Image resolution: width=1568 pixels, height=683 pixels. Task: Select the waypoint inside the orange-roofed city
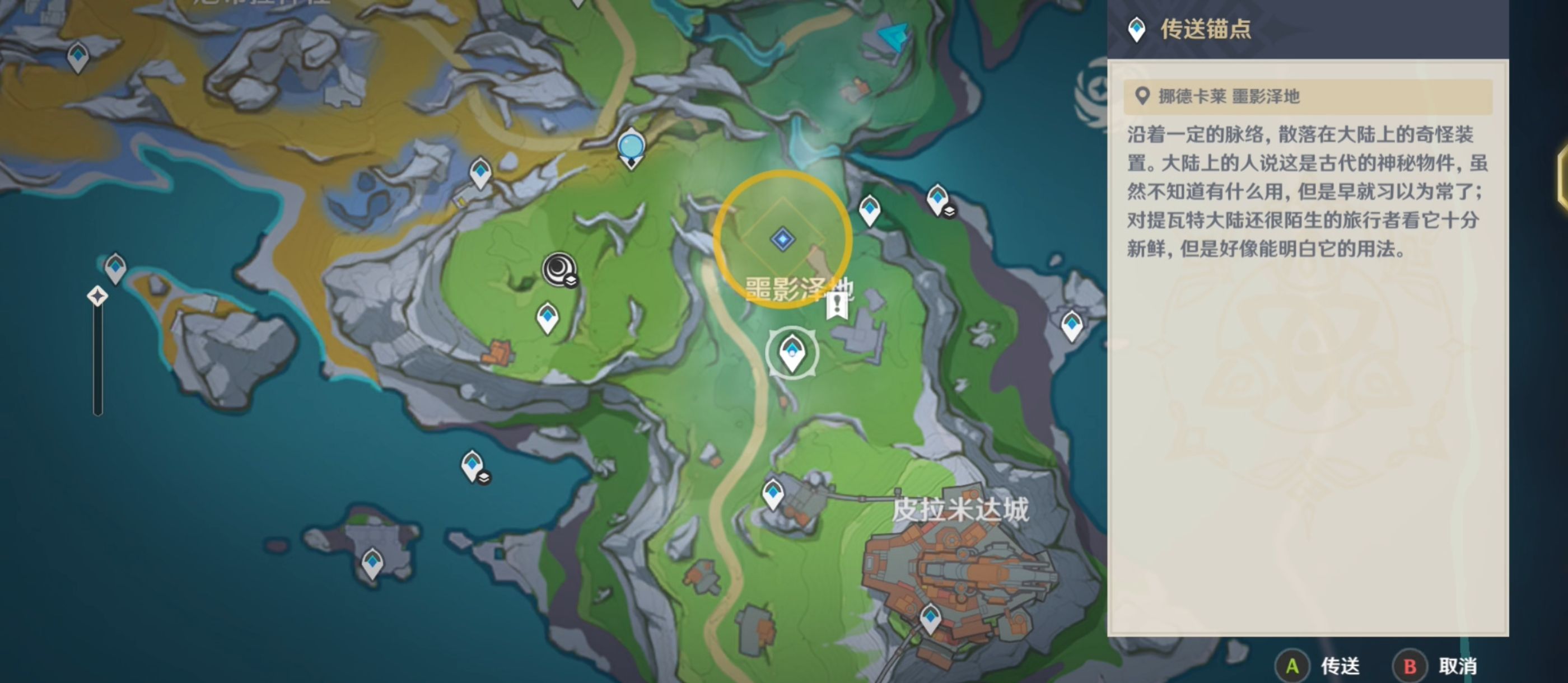(x=930, y=618)
